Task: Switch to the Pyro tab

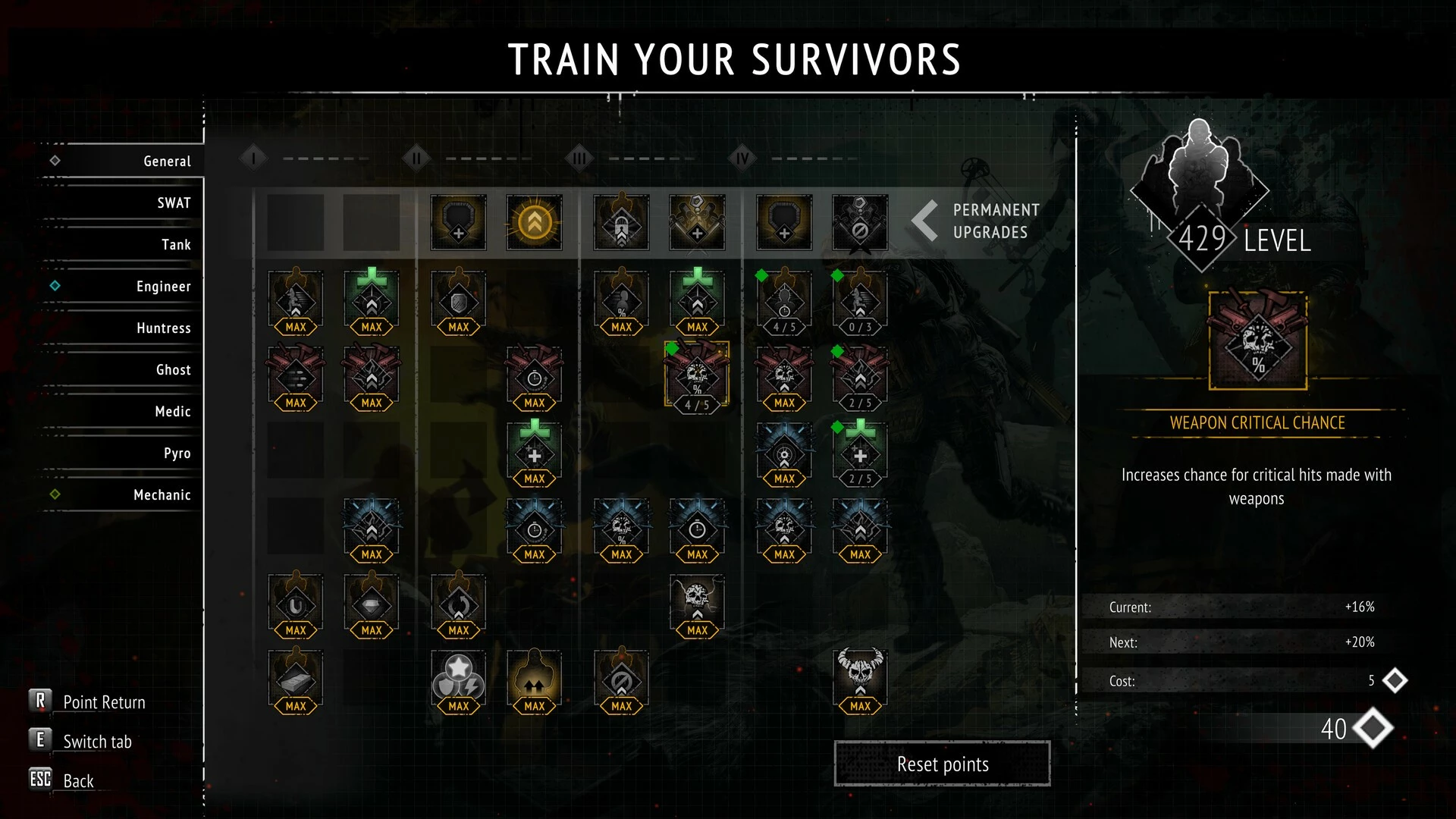Action: [177, 453]
